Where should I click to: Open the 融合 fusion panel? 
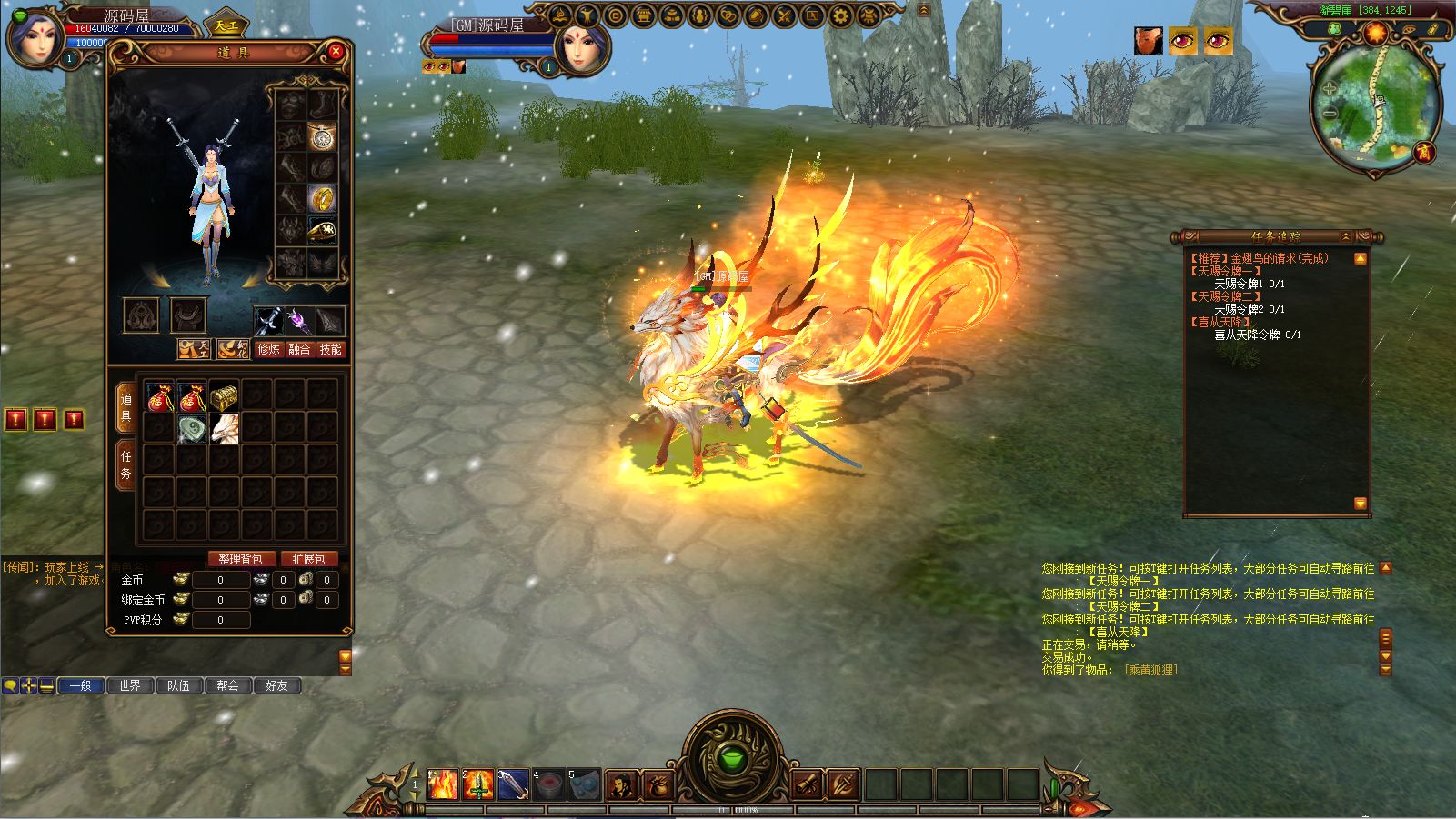[299, 349]
